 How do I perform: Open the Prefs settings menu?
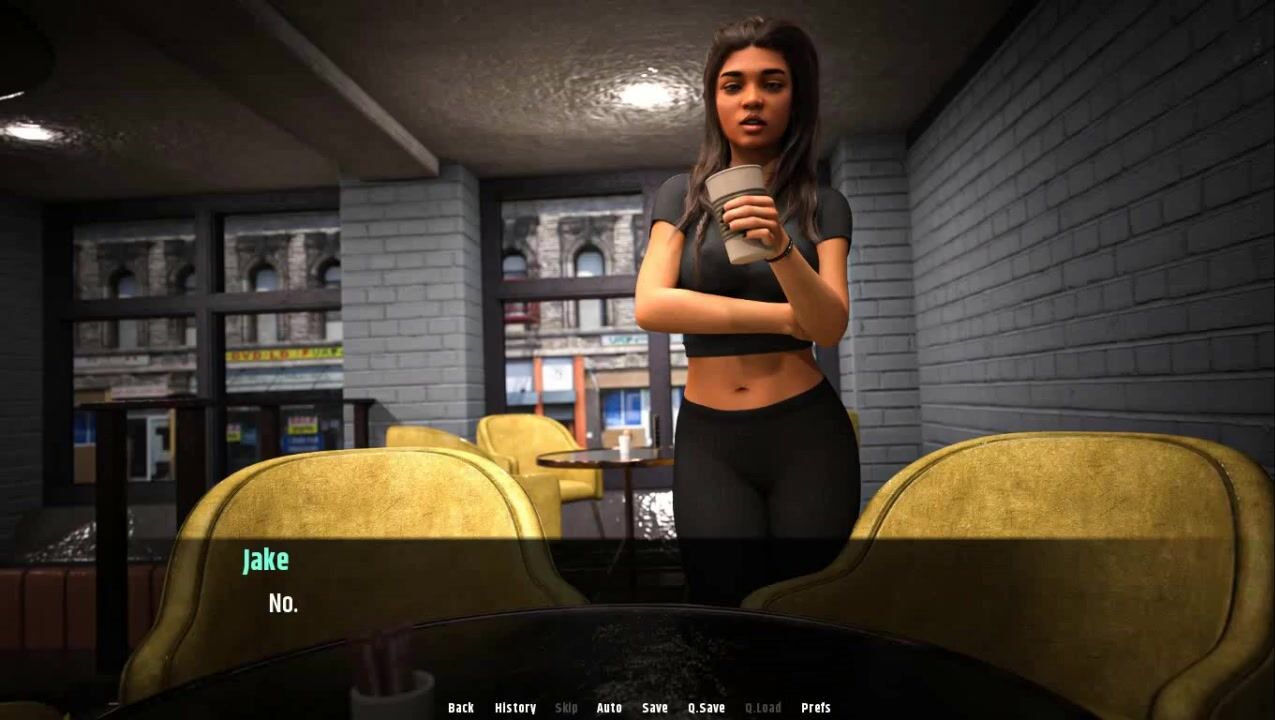tap(816, 708)
